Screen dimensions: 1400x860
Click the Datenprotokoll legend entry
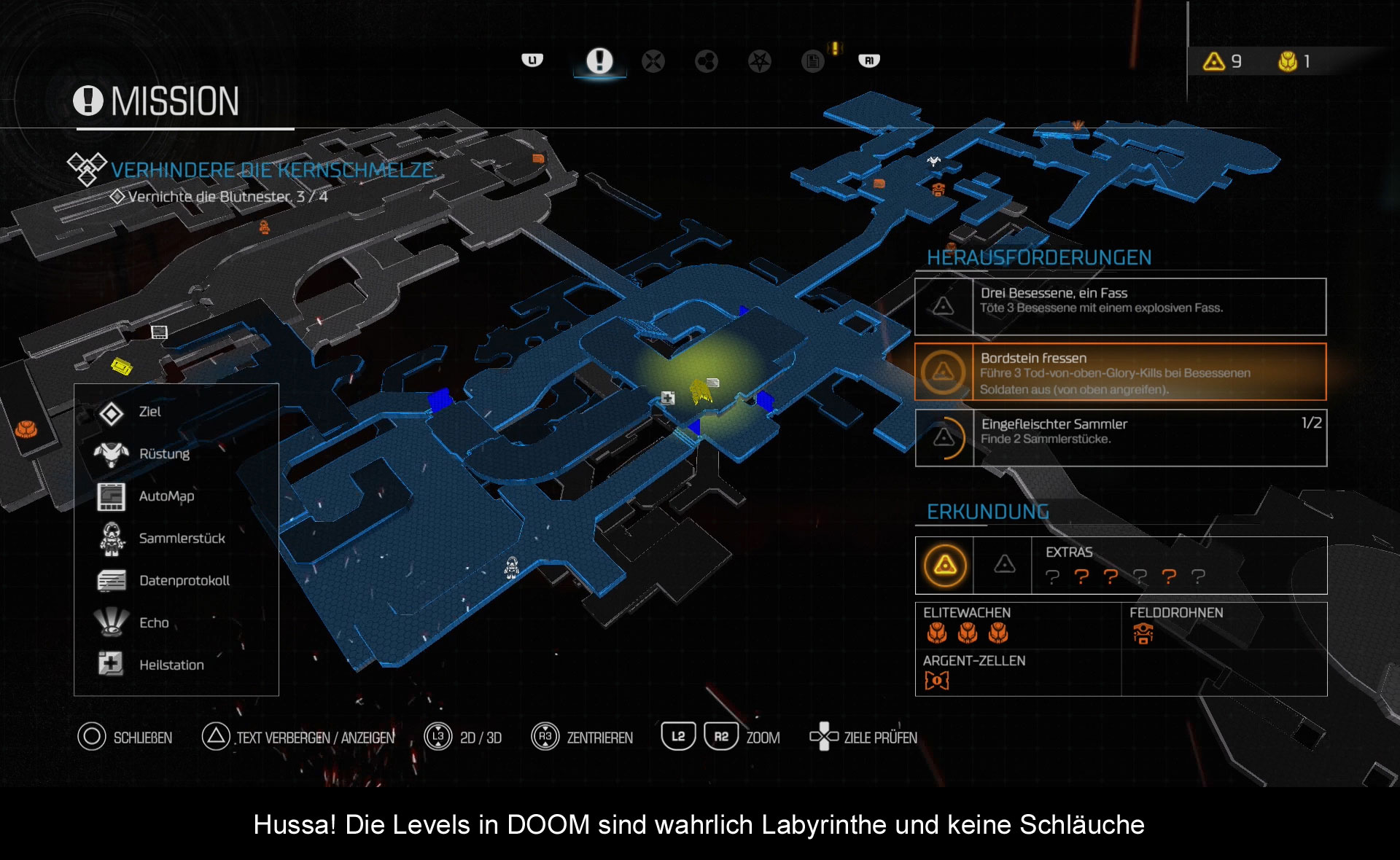click(x=184, y=581)
